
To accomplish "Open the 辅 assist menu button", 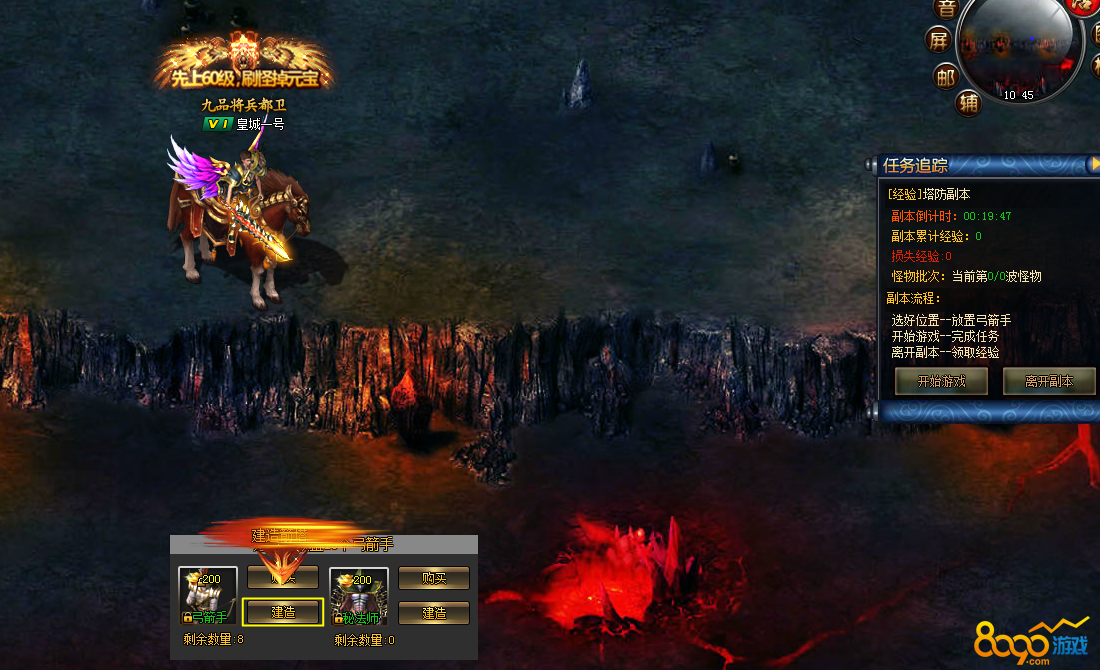I will (x=967, y=102).
